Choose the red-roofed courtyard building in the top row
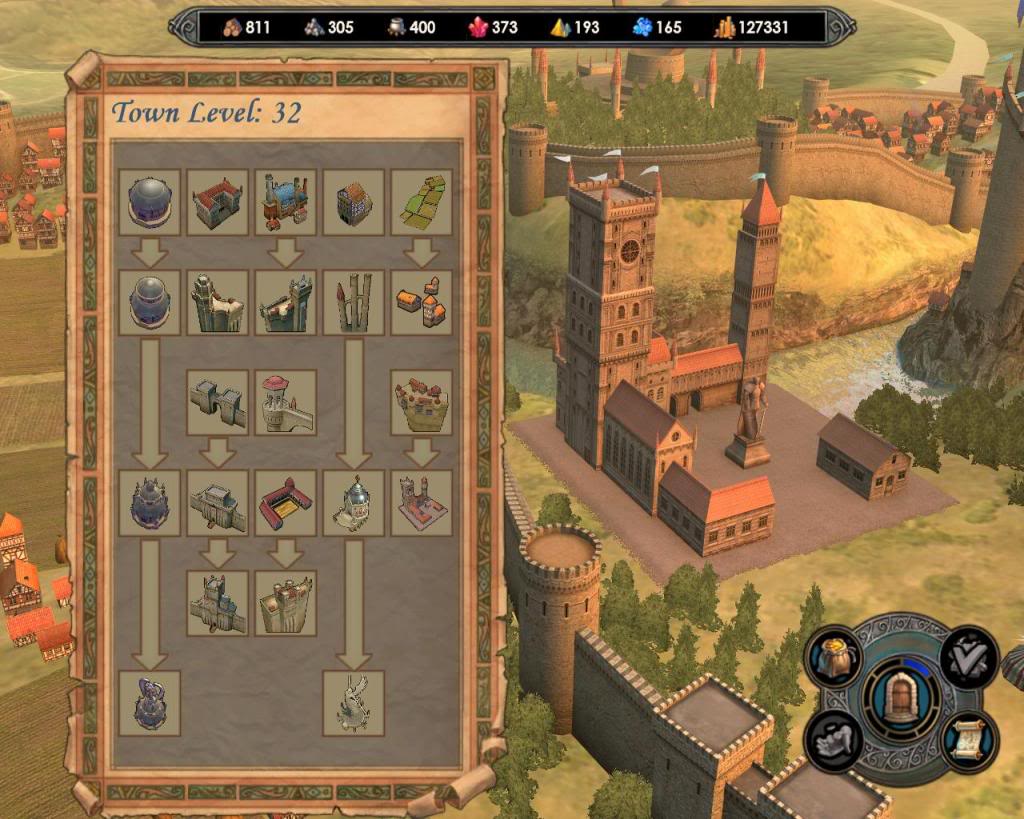This screenshot has width=1024, height=819. tap(217, 202)
